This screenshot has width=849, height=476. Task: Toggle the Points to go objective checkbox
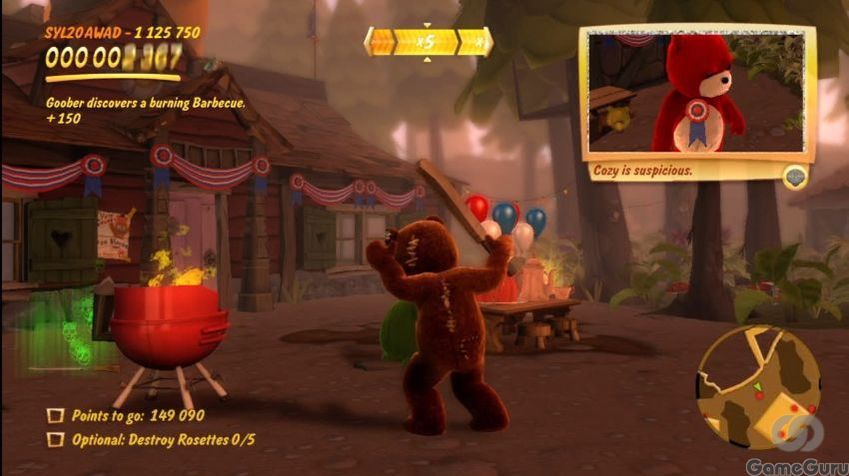[56, 415]
